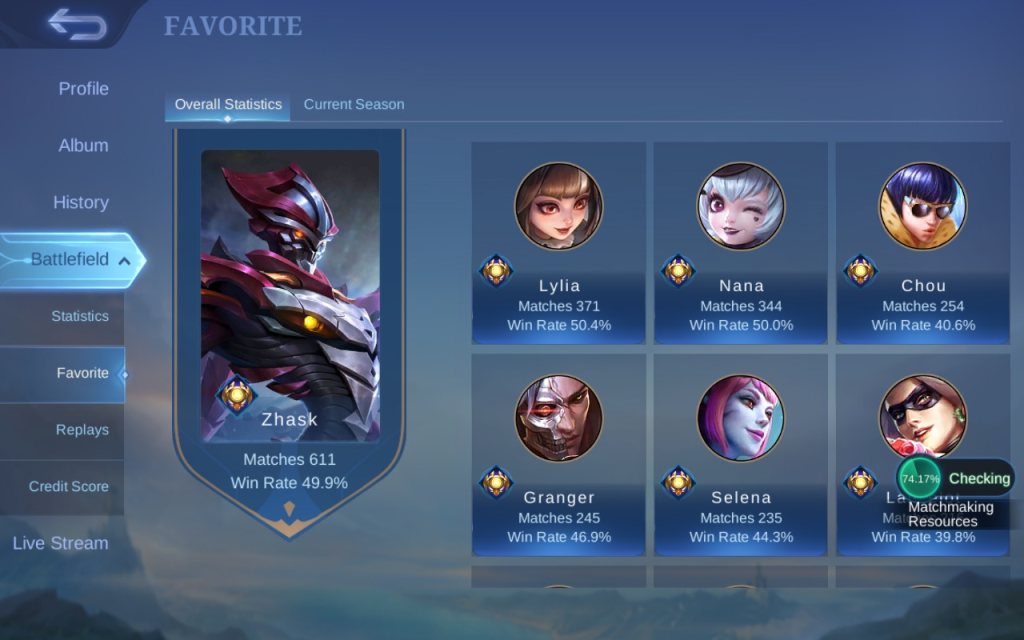Screen dimensions: 1024x640
Task: Open the Credit Score page
Action: (68, 487)
